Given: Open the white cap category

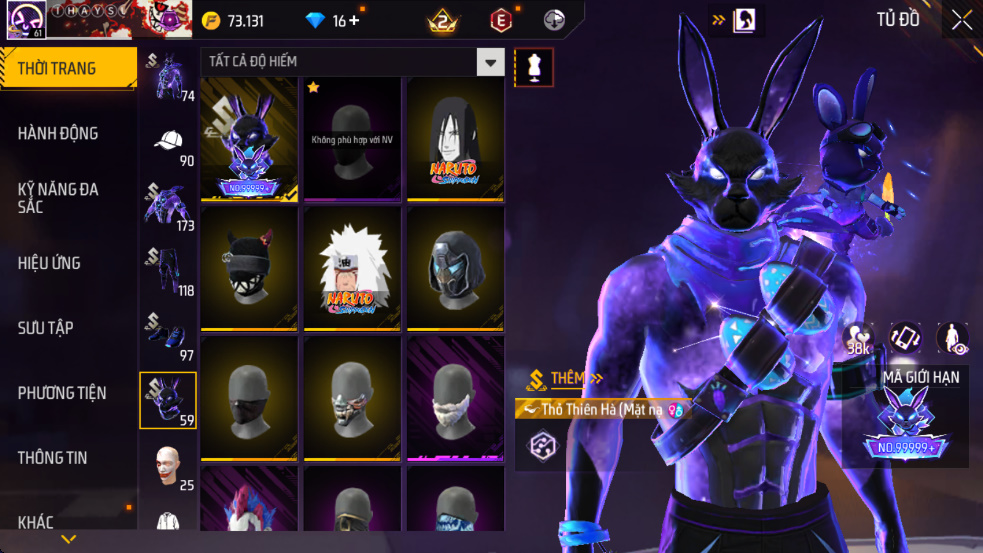Looking at the screenshot, I should [x=168, y=143].
